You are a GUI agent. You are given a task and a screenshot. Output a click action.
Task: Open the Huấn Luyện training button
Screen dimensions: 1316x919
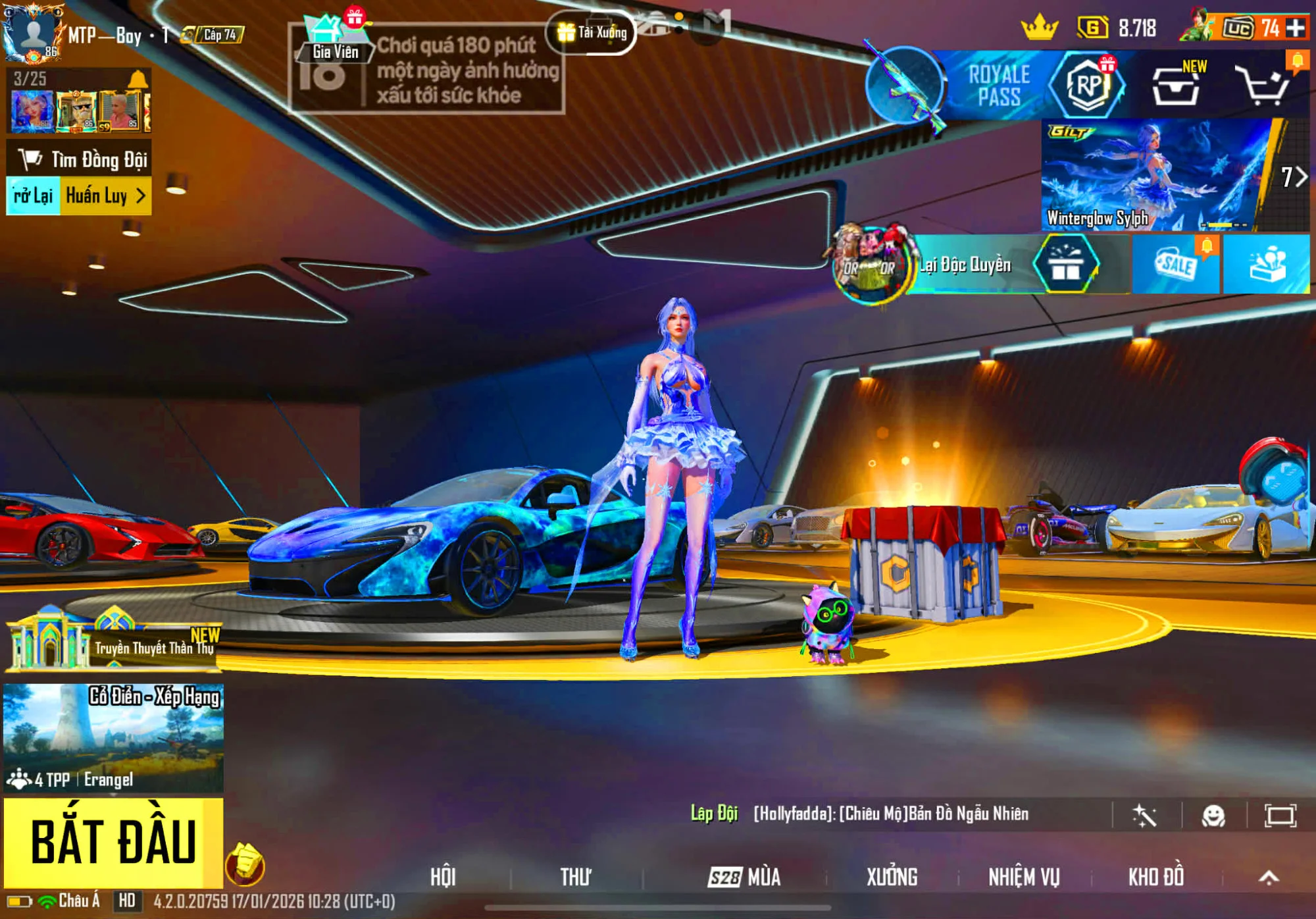(105, 196)
